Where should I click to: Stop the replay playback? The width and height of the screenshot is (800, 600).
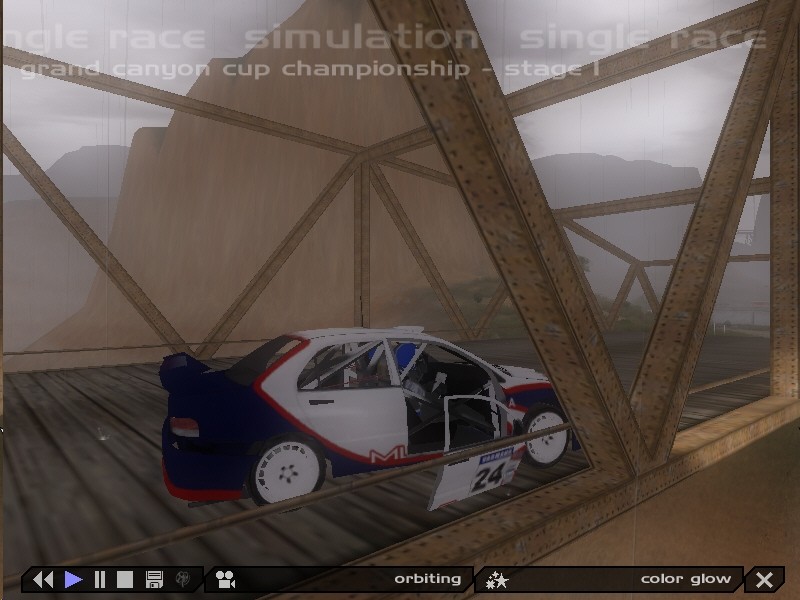pos(125,579)
